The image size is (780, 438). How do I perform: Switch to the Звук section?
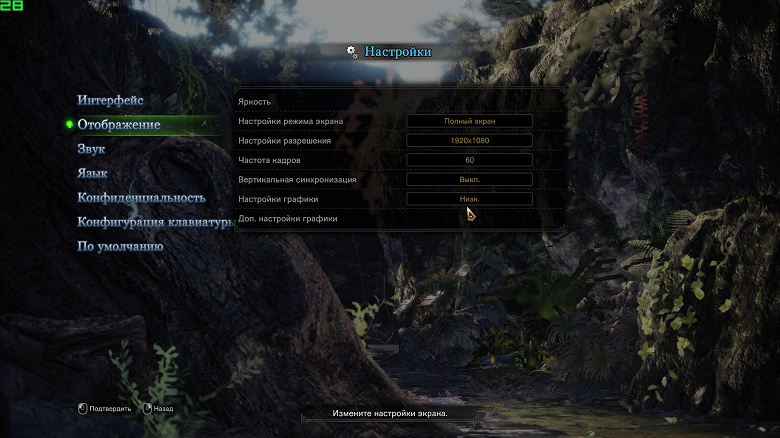tap(91, 149)
